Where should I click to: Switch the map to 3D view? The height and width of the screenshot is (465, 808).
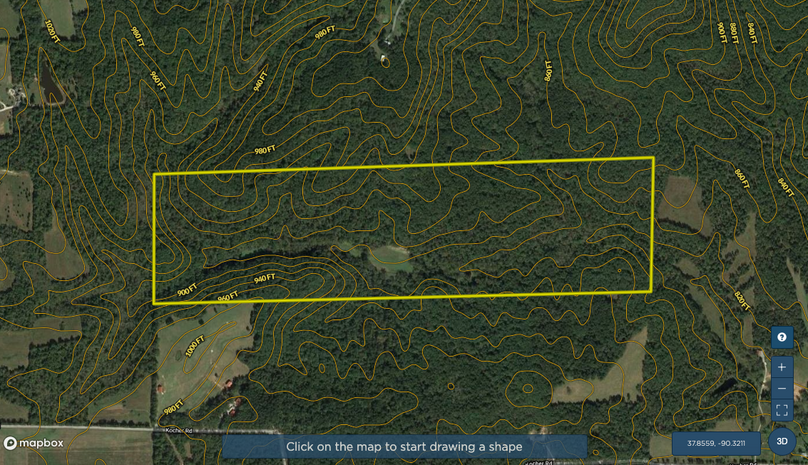tap(782, 441)
